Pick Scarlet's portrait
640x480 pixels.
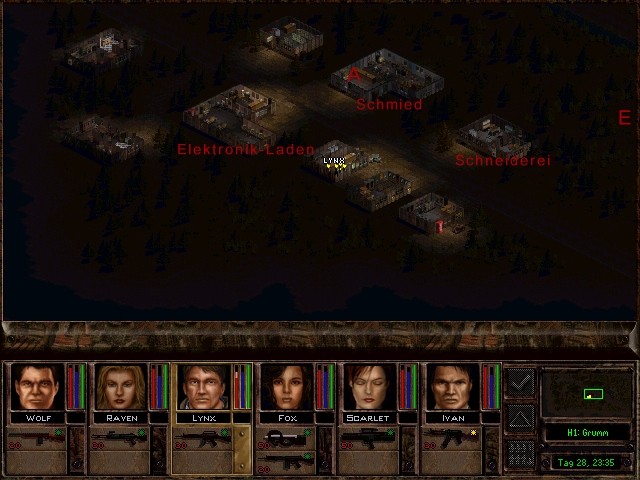pyautogui.click(x=369, y=386)
